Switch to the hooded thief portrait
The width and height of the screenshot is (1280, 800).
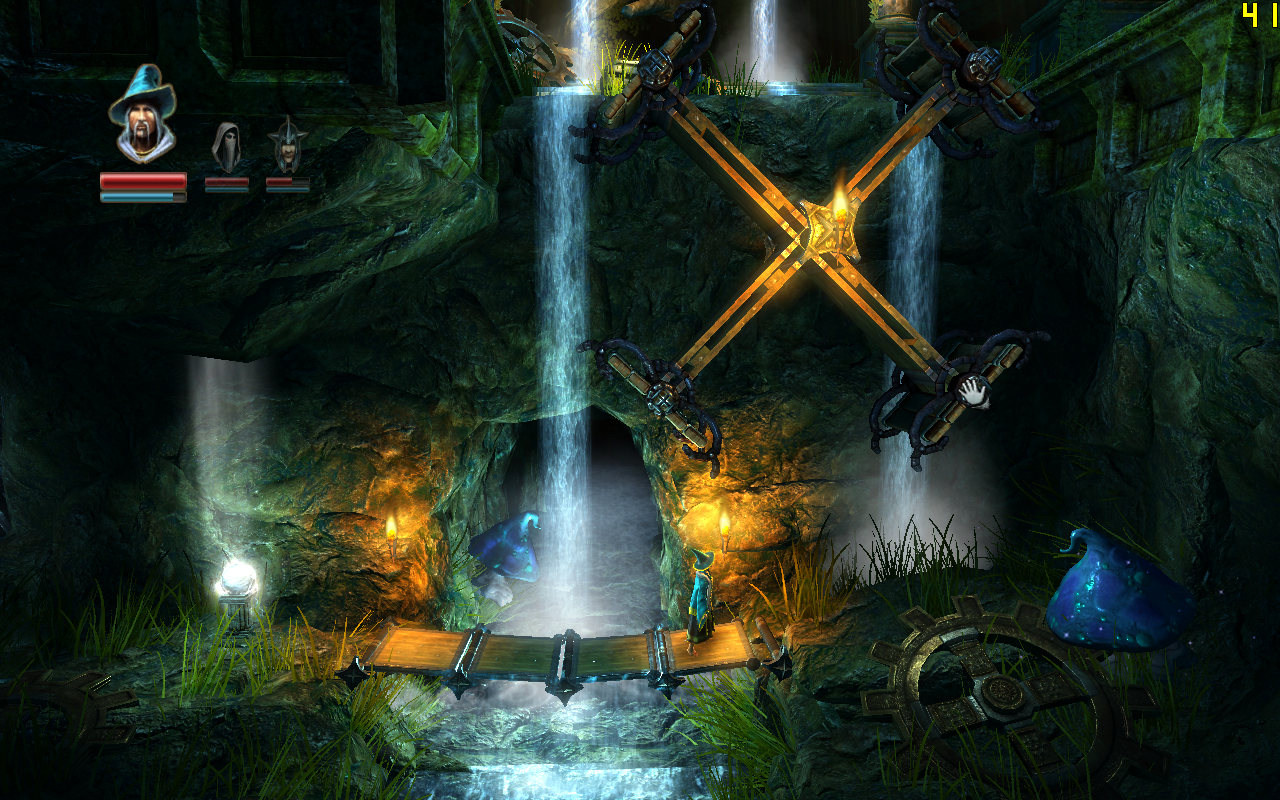(x=226, y=147)
